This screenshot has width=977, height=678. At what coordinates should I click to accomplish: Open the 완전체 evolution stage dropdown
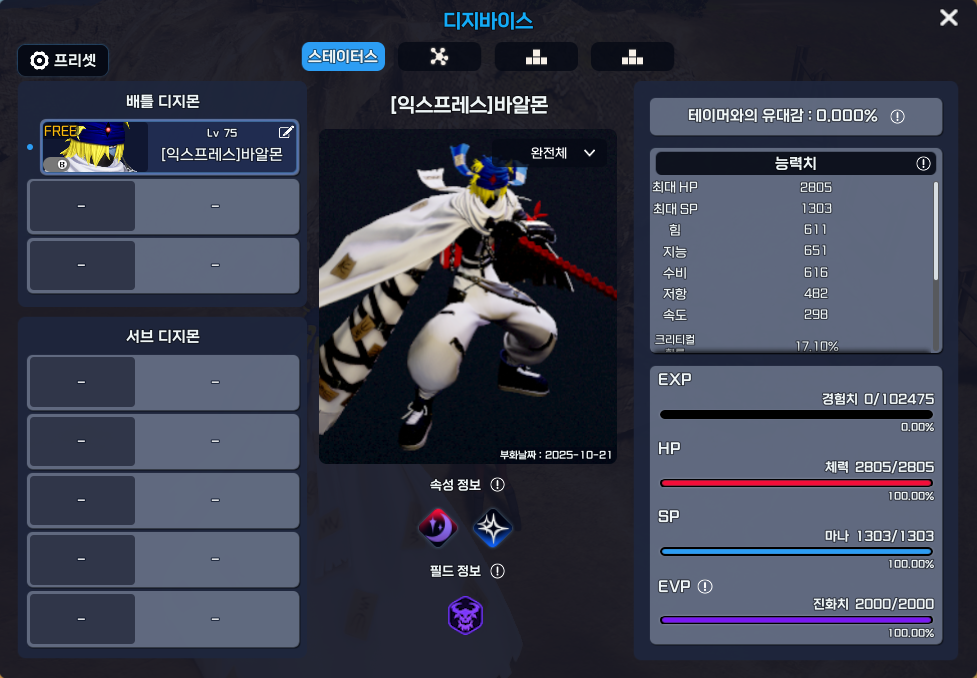point(562,153)
